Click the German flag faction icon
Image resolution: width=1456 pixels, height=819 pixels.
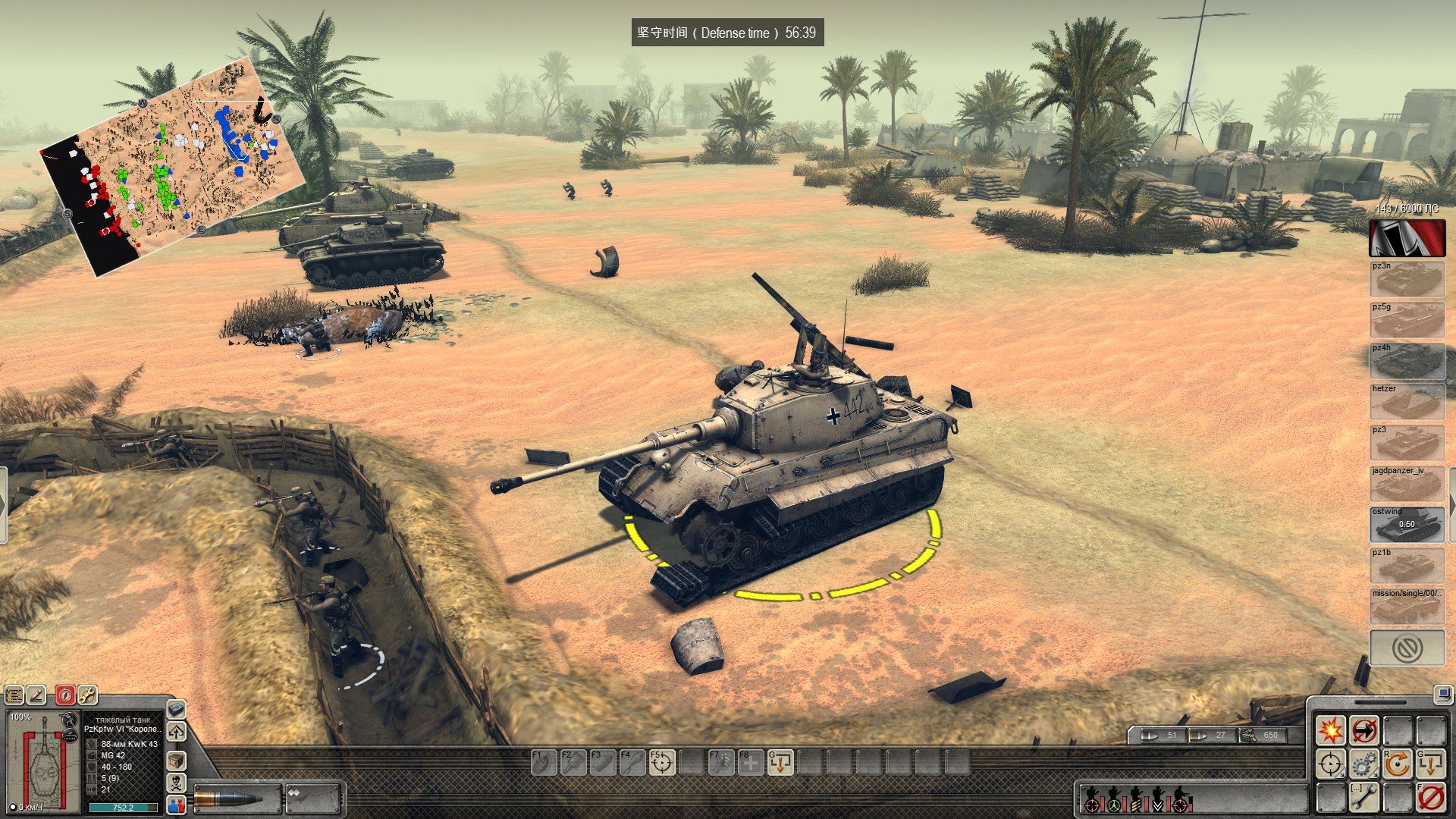coord(1407,238)
